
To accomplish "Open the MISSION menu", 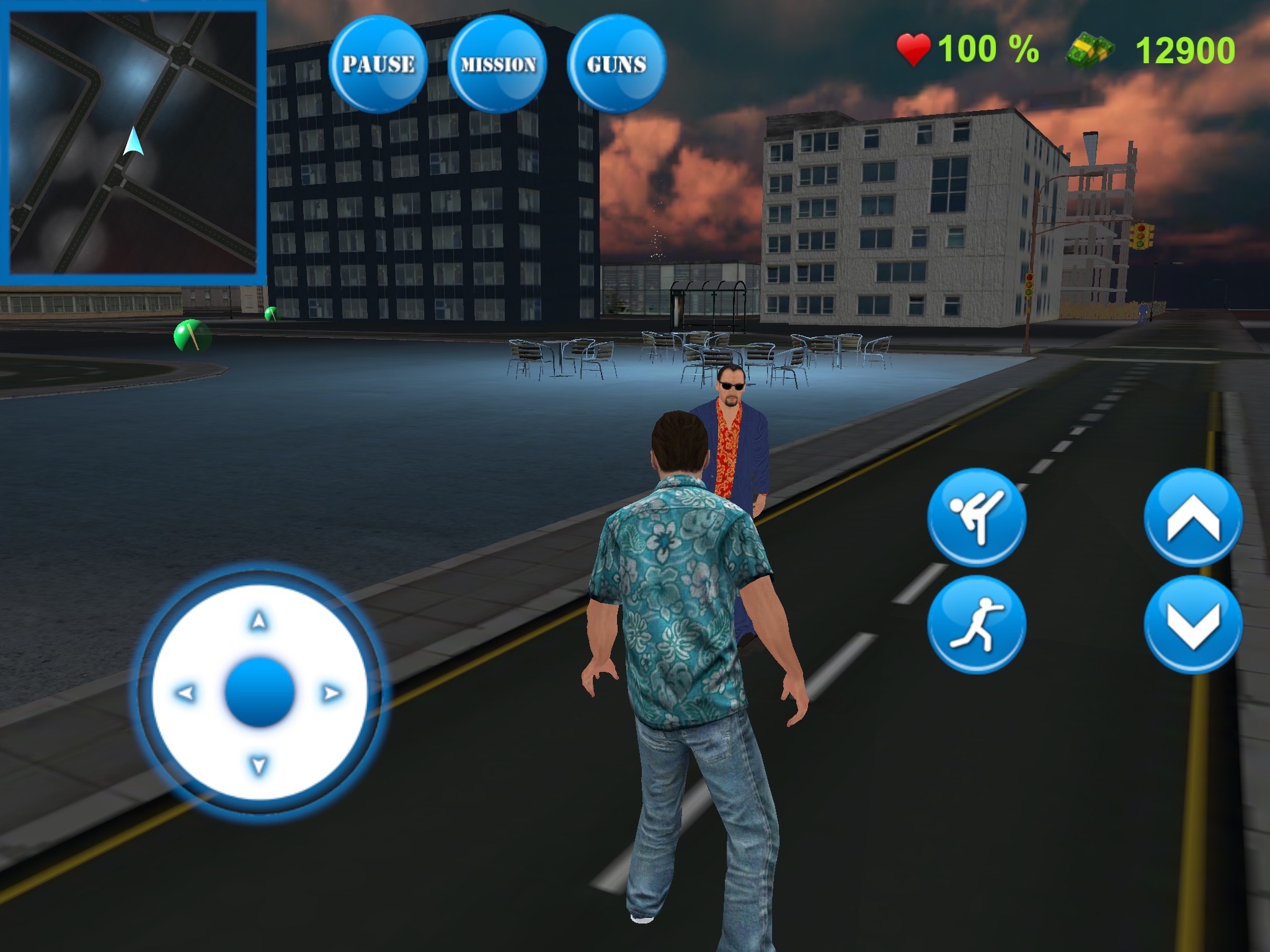I will coord(498,64).
